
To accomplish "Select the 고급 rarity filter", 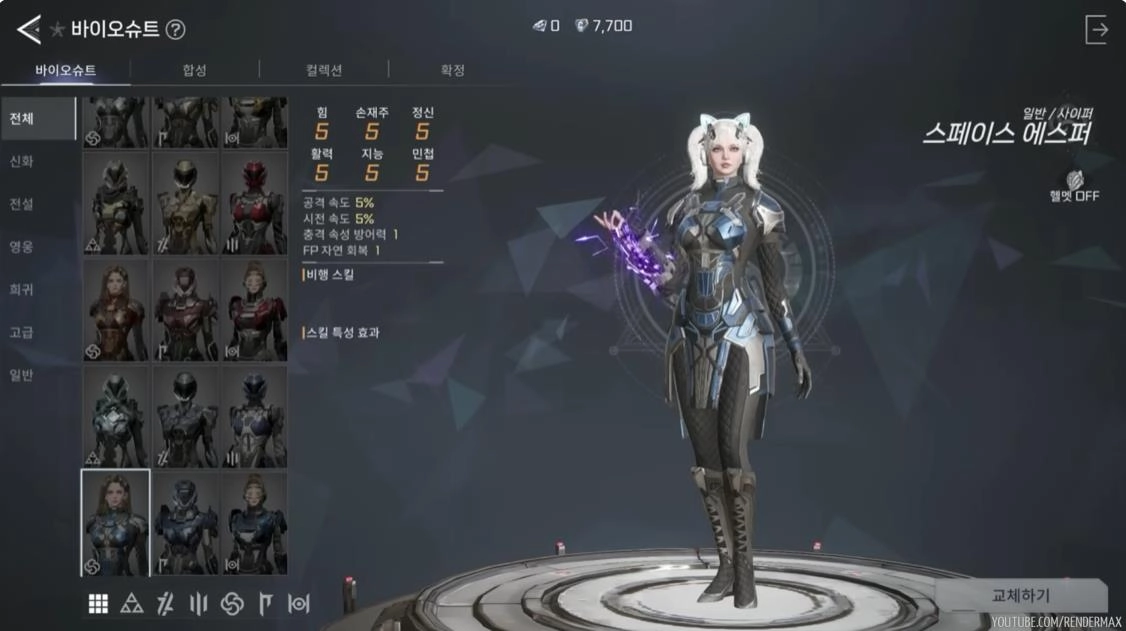I will coord(22,332).
